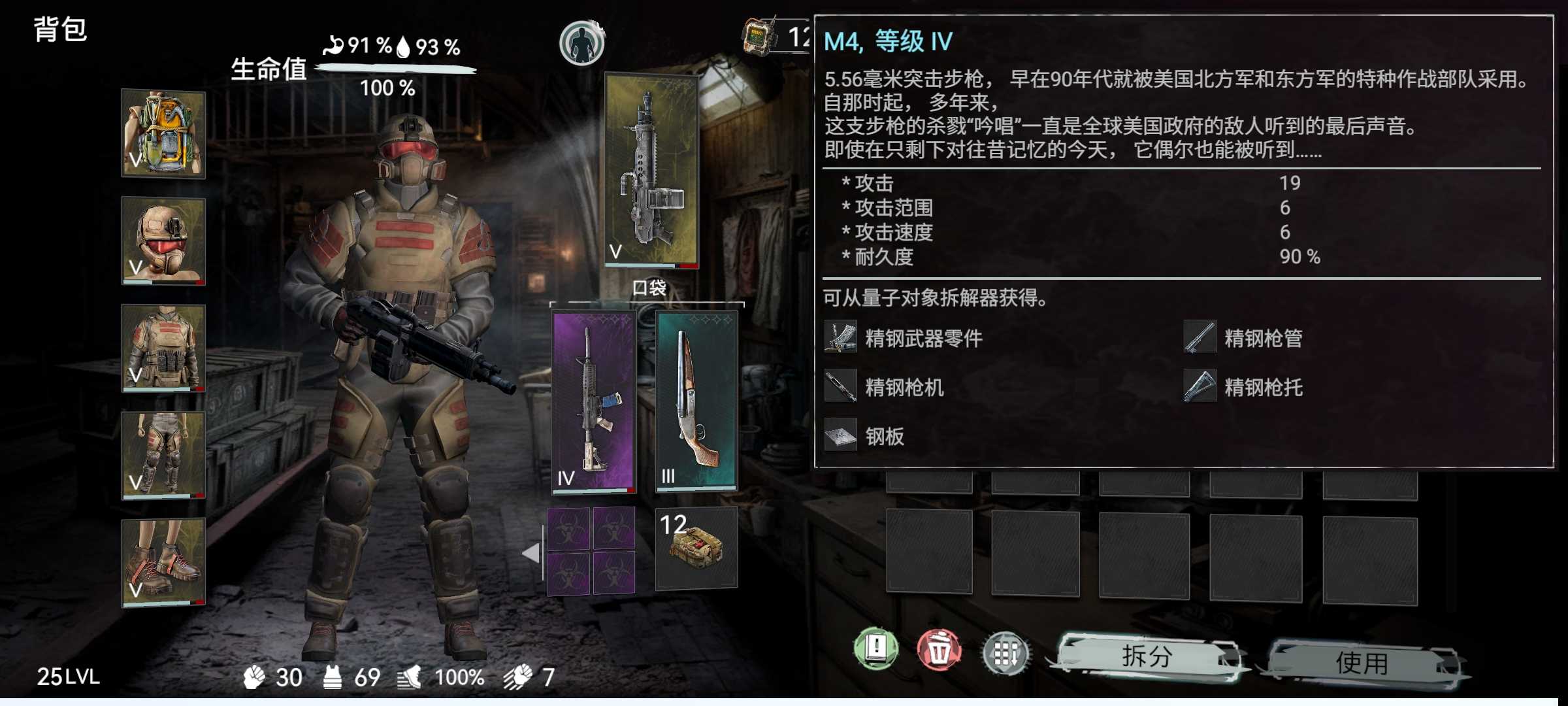Select the equipped level V backpack slot
The image size is (1568, 706).
[x=163, y=134]
